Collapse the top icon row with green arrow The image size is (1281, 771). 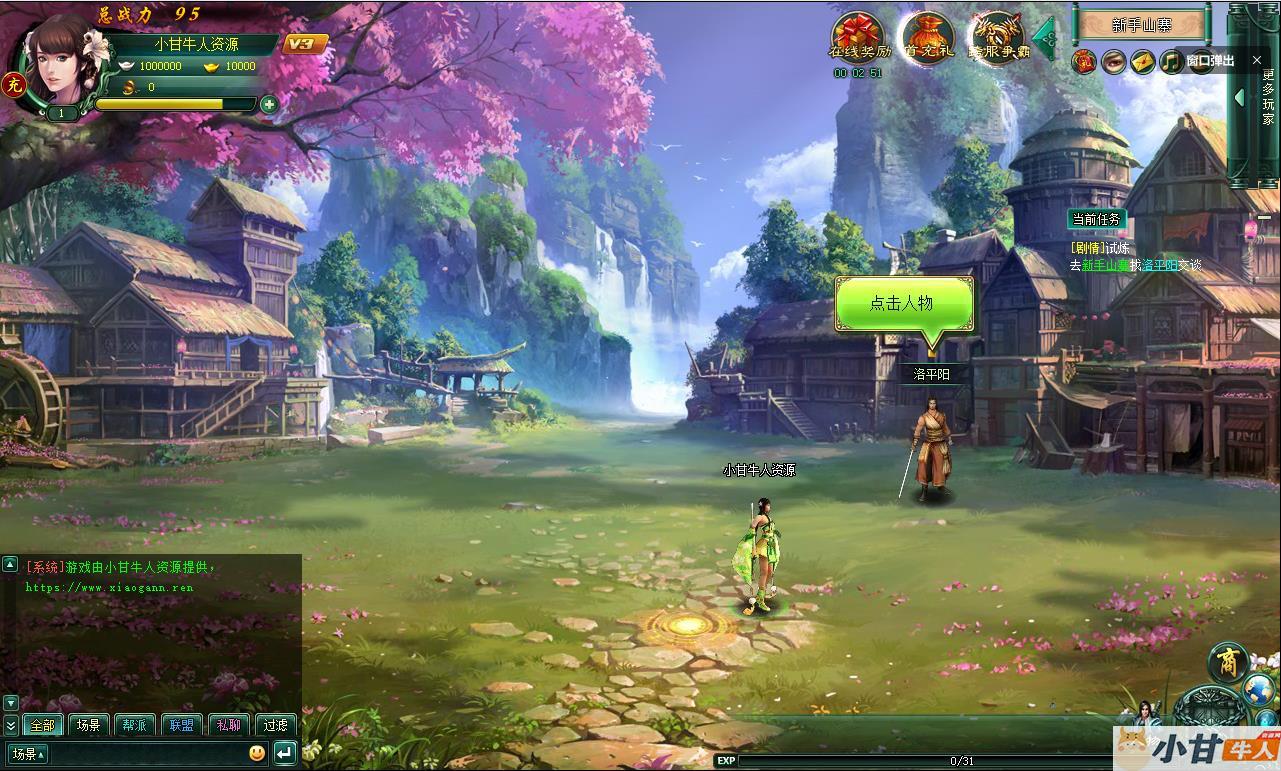(x=1044, y=38)
